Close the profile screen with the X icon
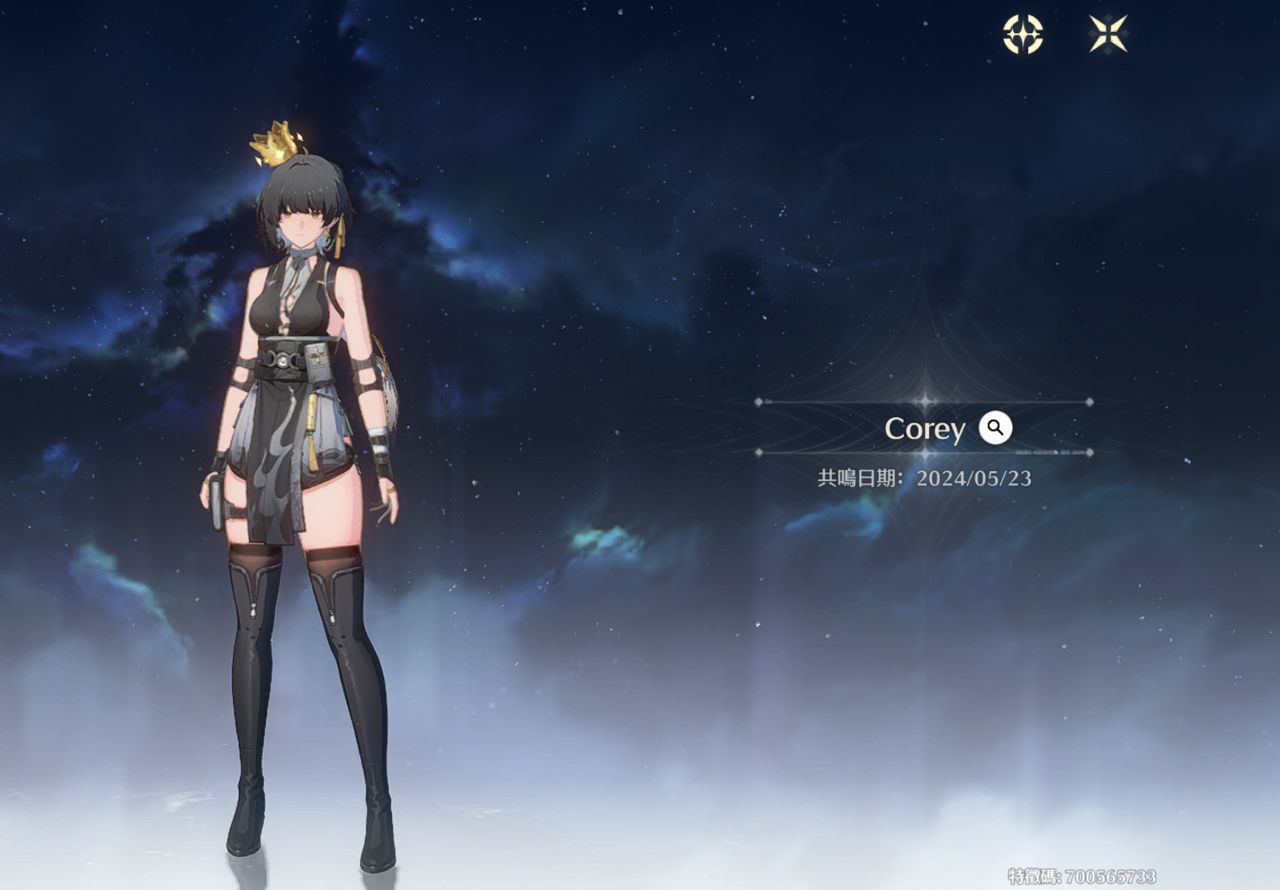The height and width of the screenshot is (890, 1280). [1108, 34]
